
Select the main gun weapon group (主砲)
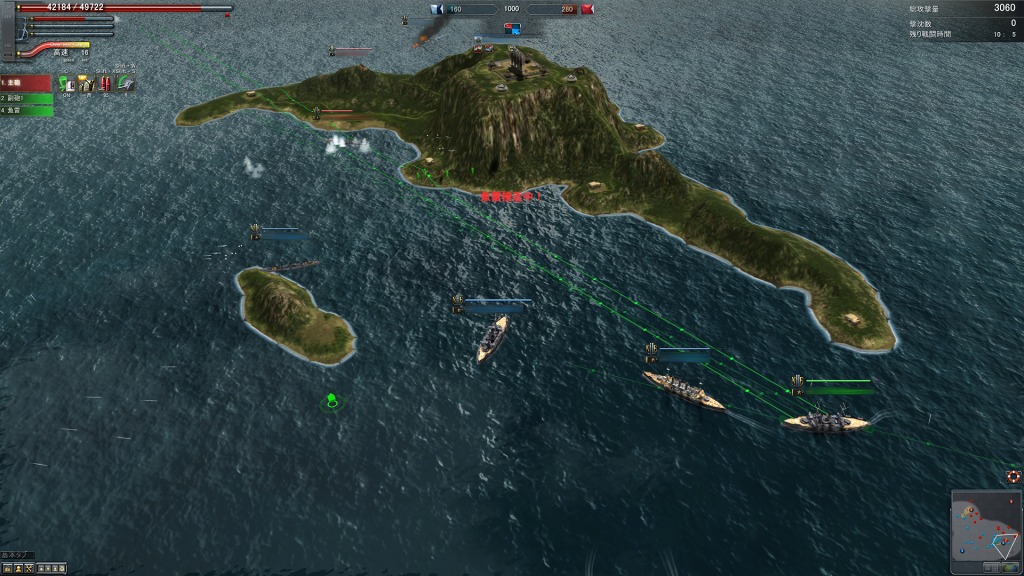(25, 83)
